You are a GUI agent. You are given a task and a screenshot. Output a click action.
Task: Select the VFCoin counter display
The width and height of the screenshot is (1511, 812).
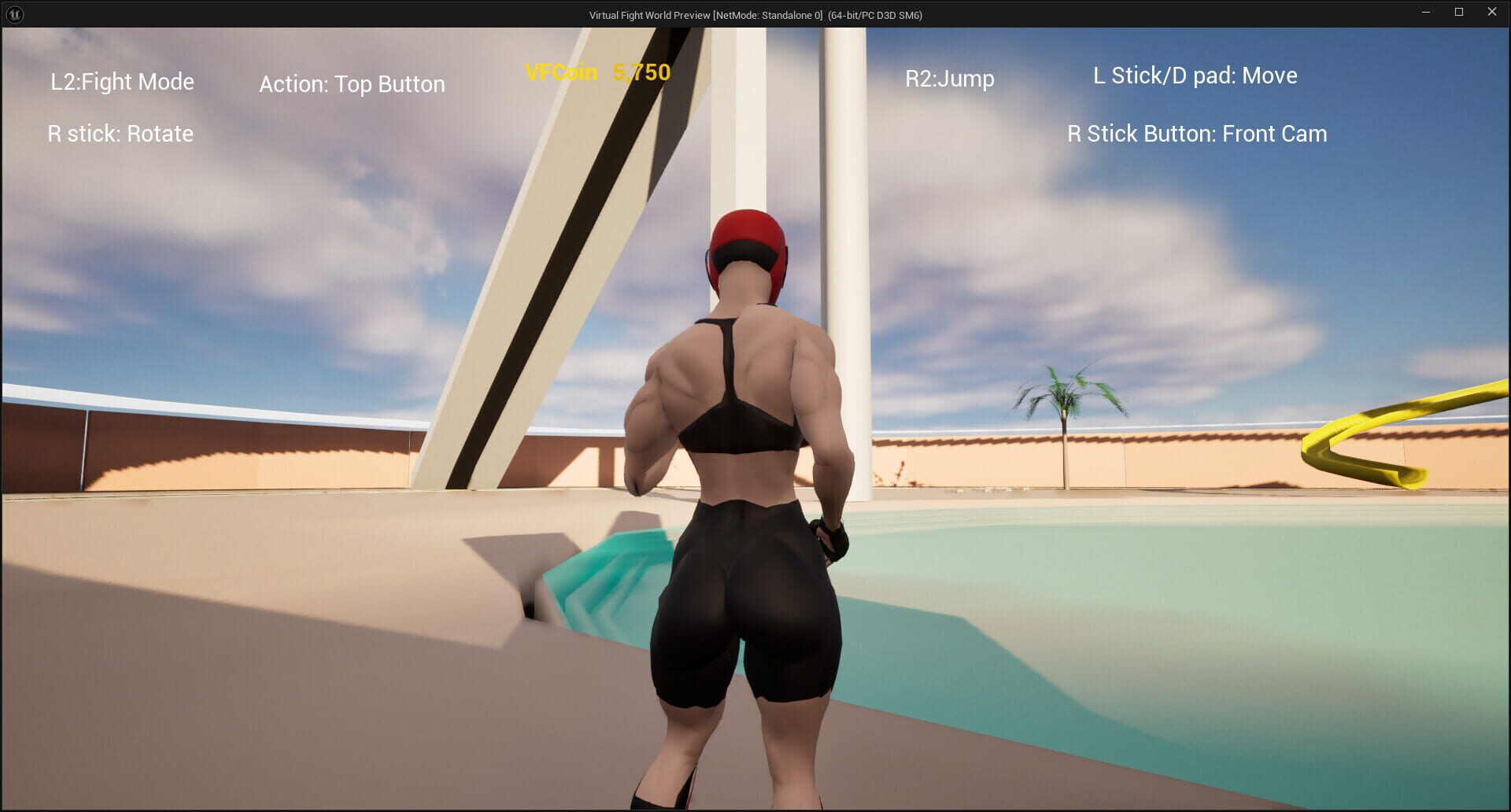pos(597,73)
